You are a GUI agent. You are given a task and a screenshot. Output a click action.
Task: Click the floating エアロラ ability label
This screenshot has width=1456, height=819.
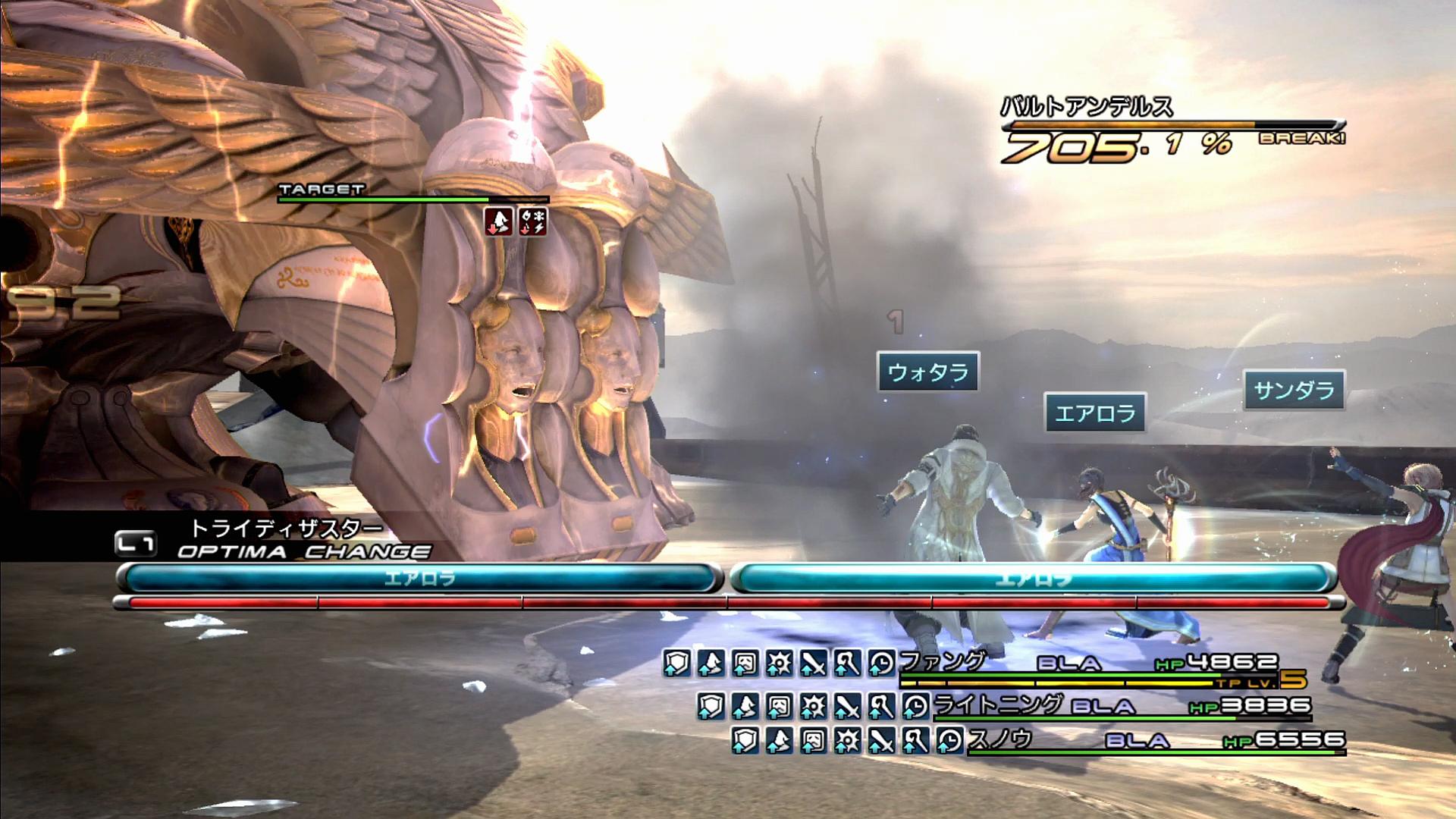1095,413
